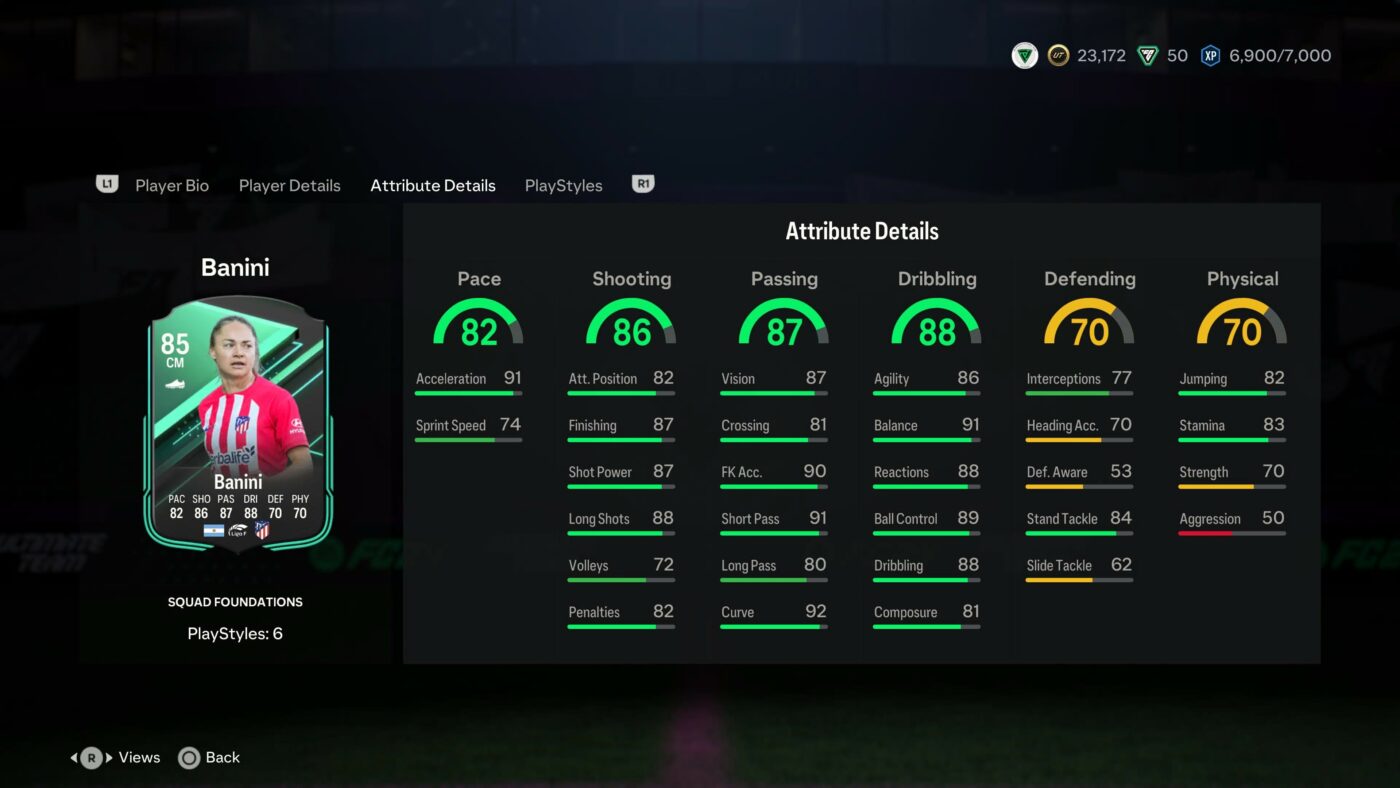Viewport: 1400px width, 788px height.
Task: Click the Acceleration stat progress bar
Action: tap(468, 393)
